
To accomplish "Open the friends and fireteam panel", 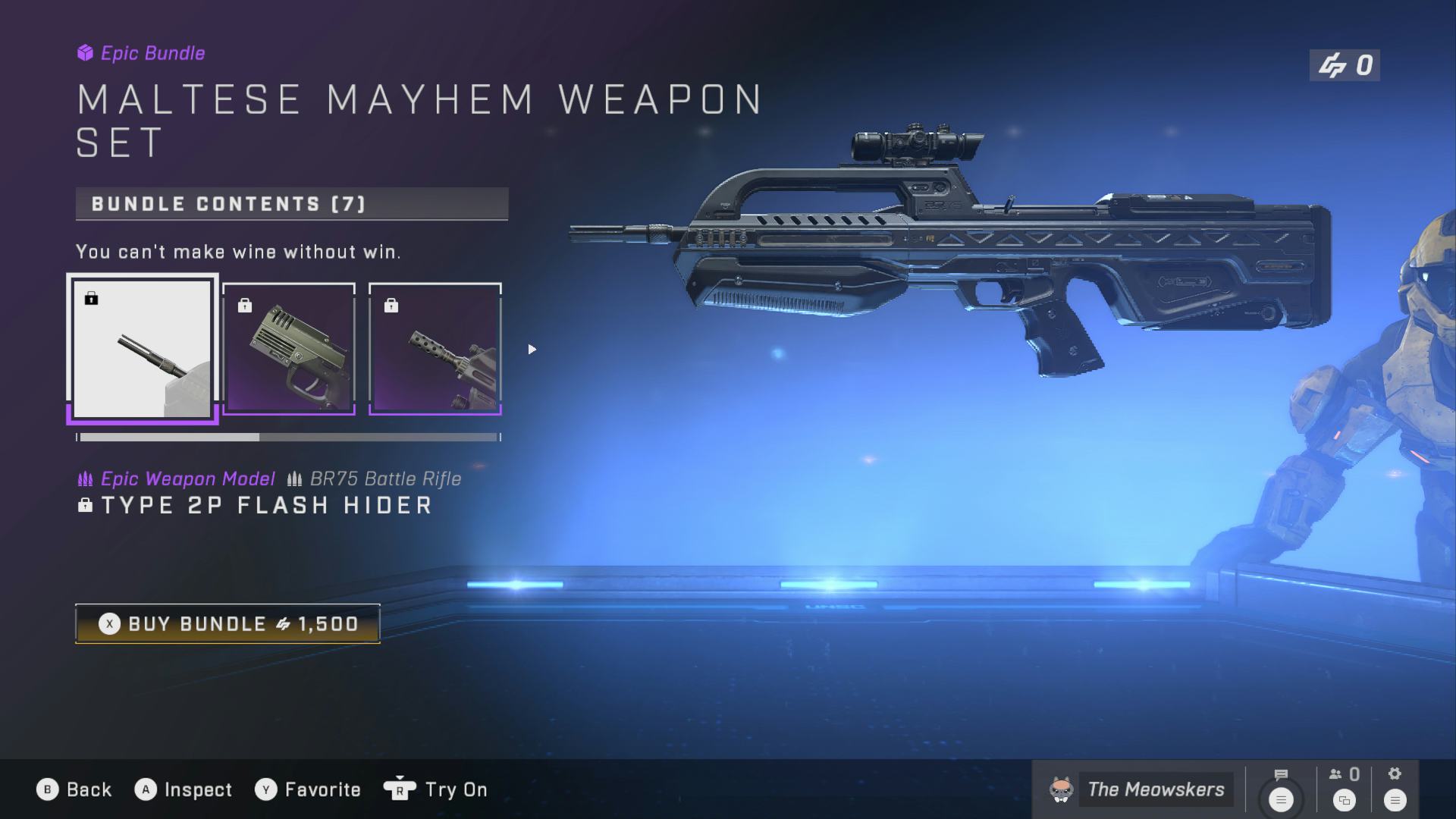I will (x=1344, y=789).
